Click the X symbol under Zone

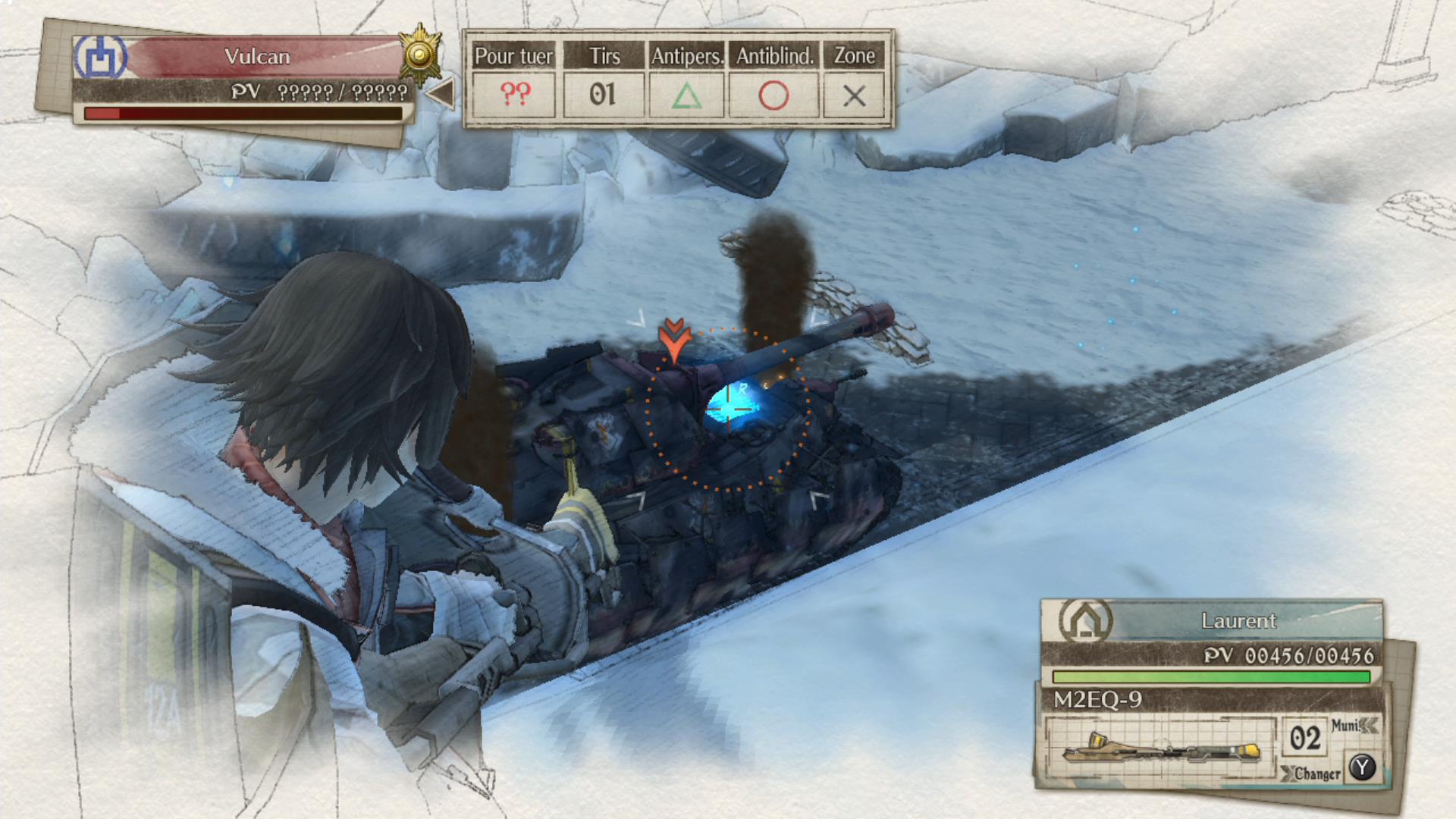[855, 96]
